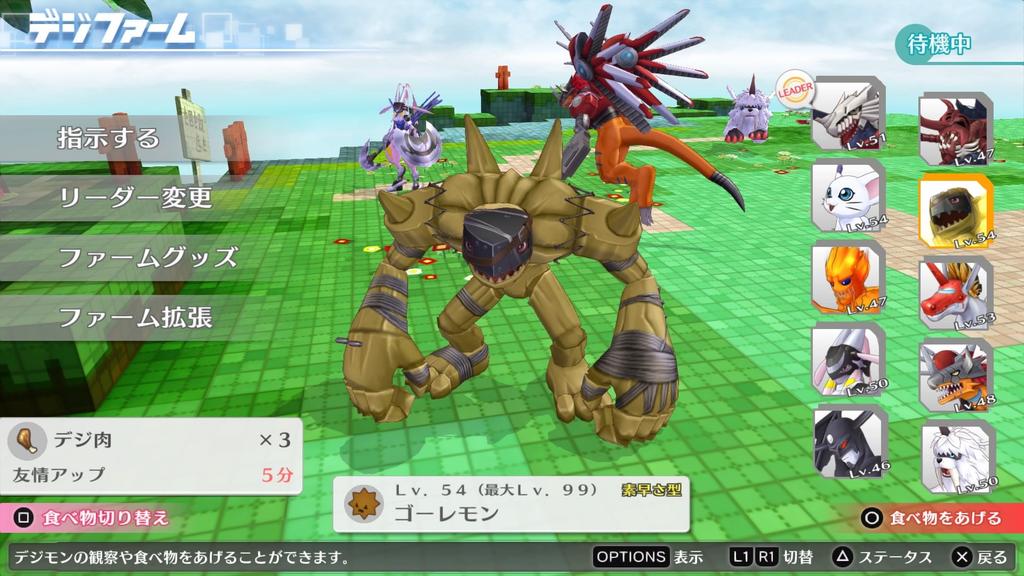1024x576 pixels.
Task: Choose ファーム拡張 to expand farm
Action: click(135, 318)
